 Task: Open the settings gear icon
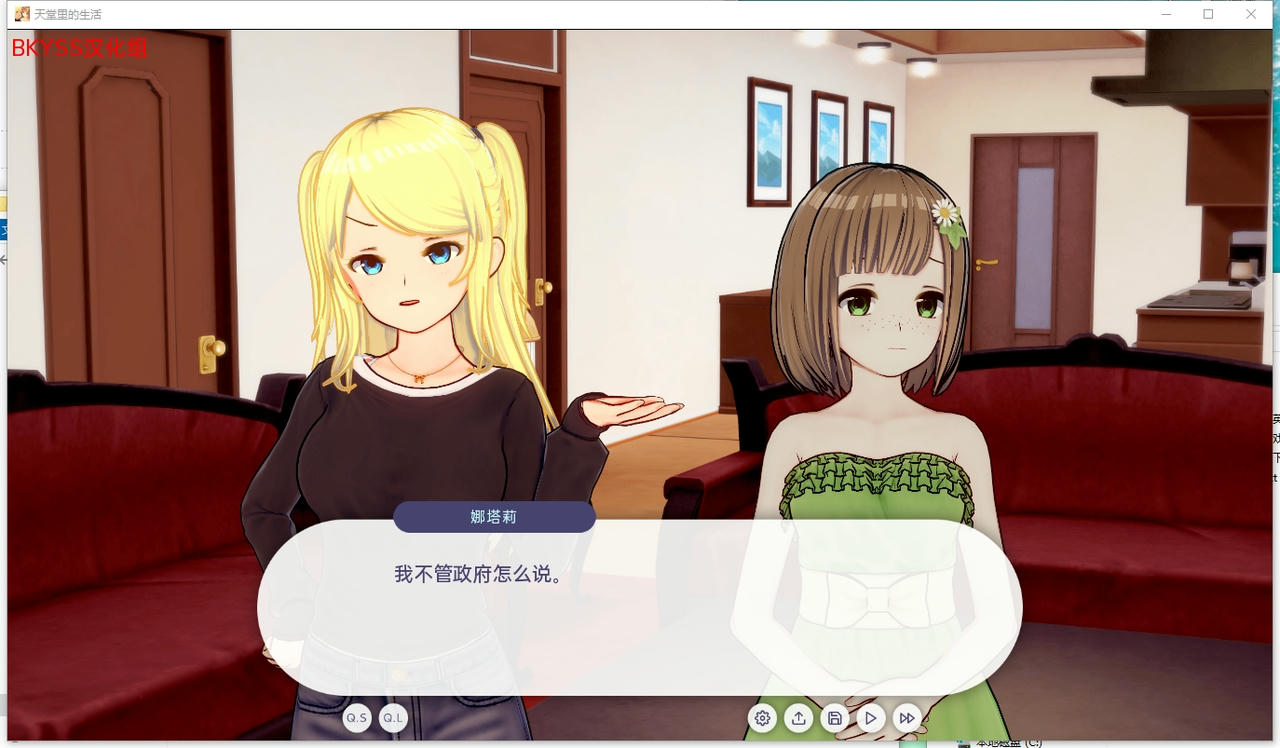762,718
